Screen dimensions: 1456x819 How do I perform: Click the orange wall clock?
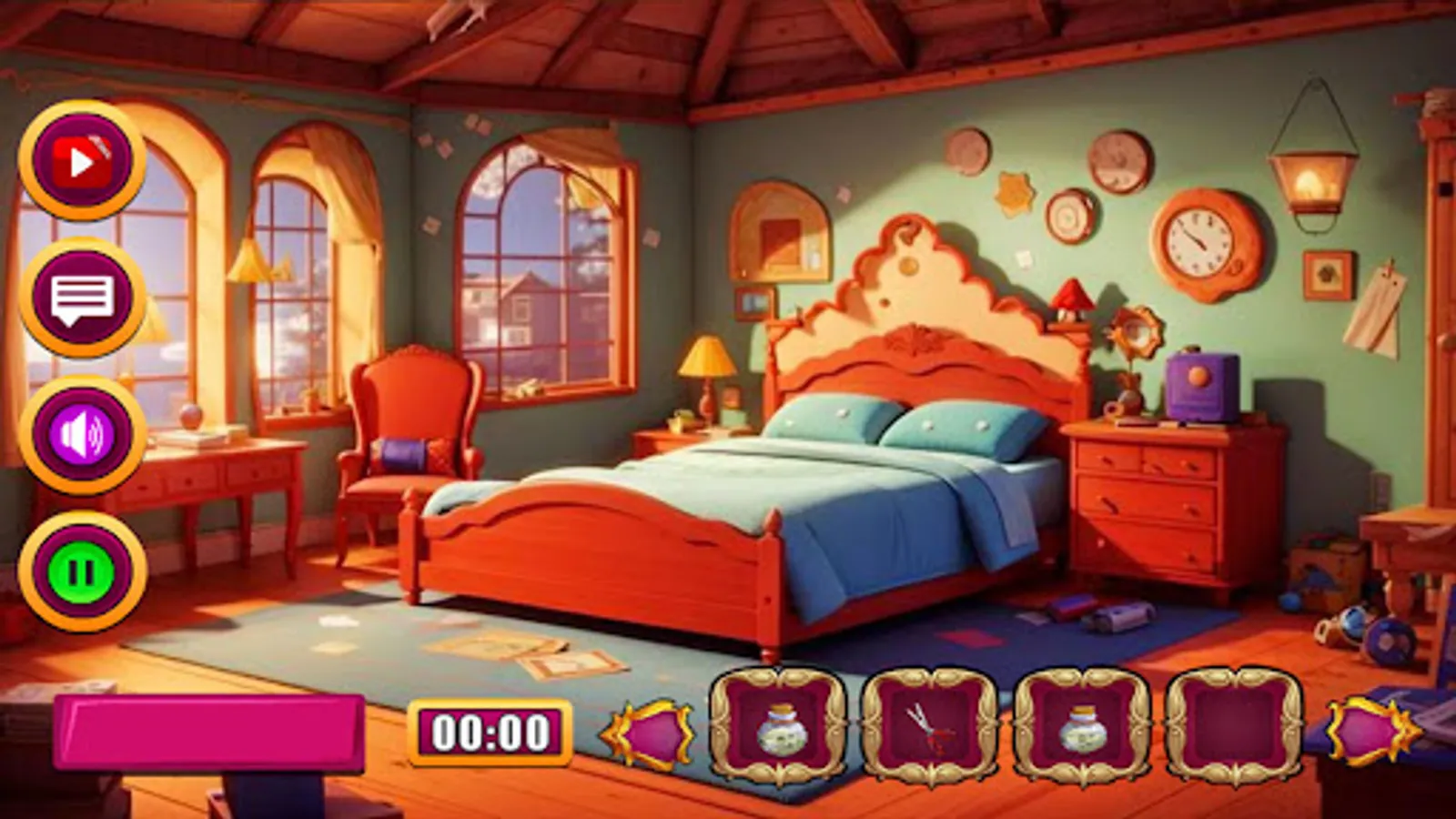1197,244
